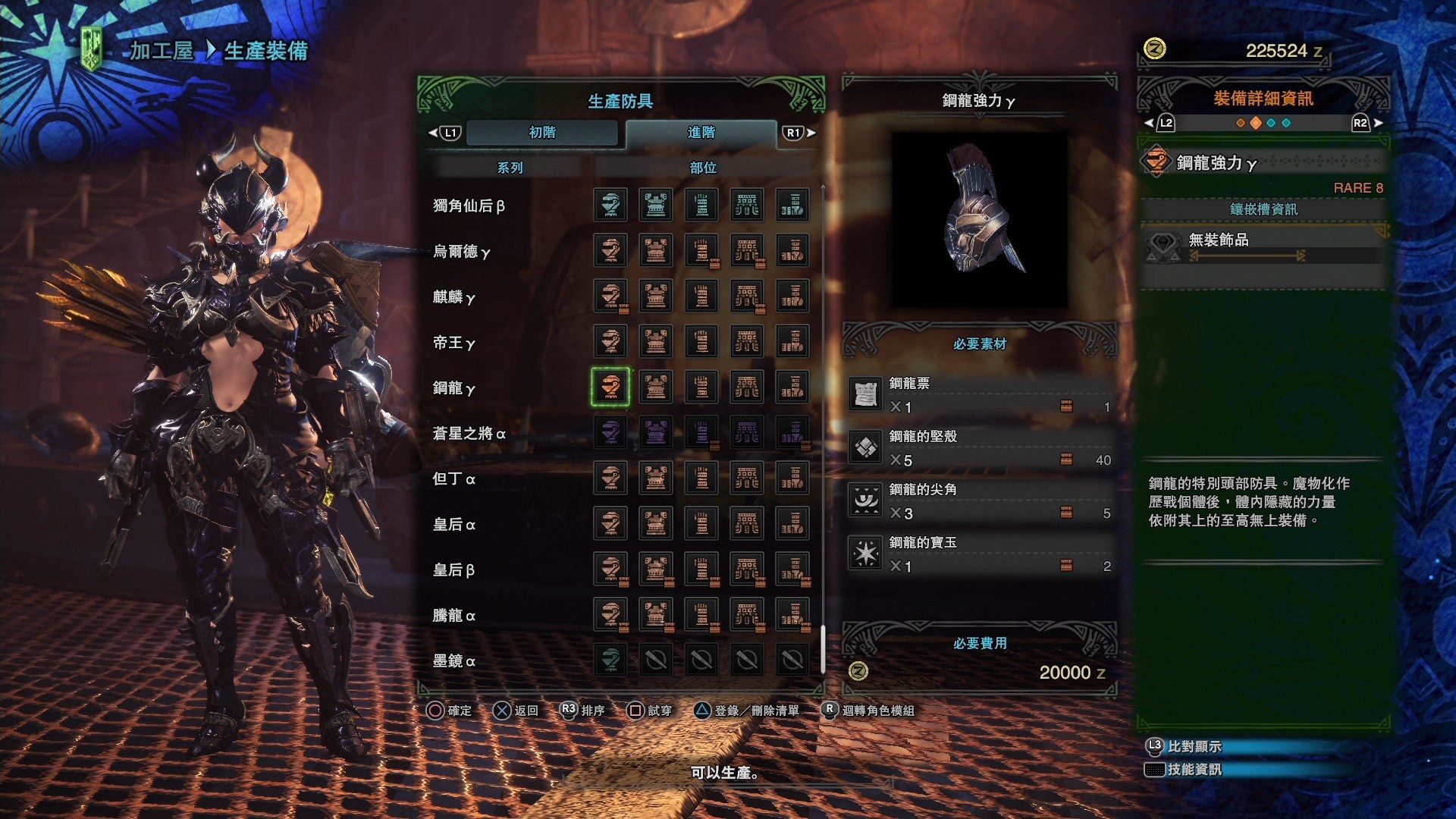
Task: Select the 鋼龍的堅殼 material row
Action: click(980, 448)
